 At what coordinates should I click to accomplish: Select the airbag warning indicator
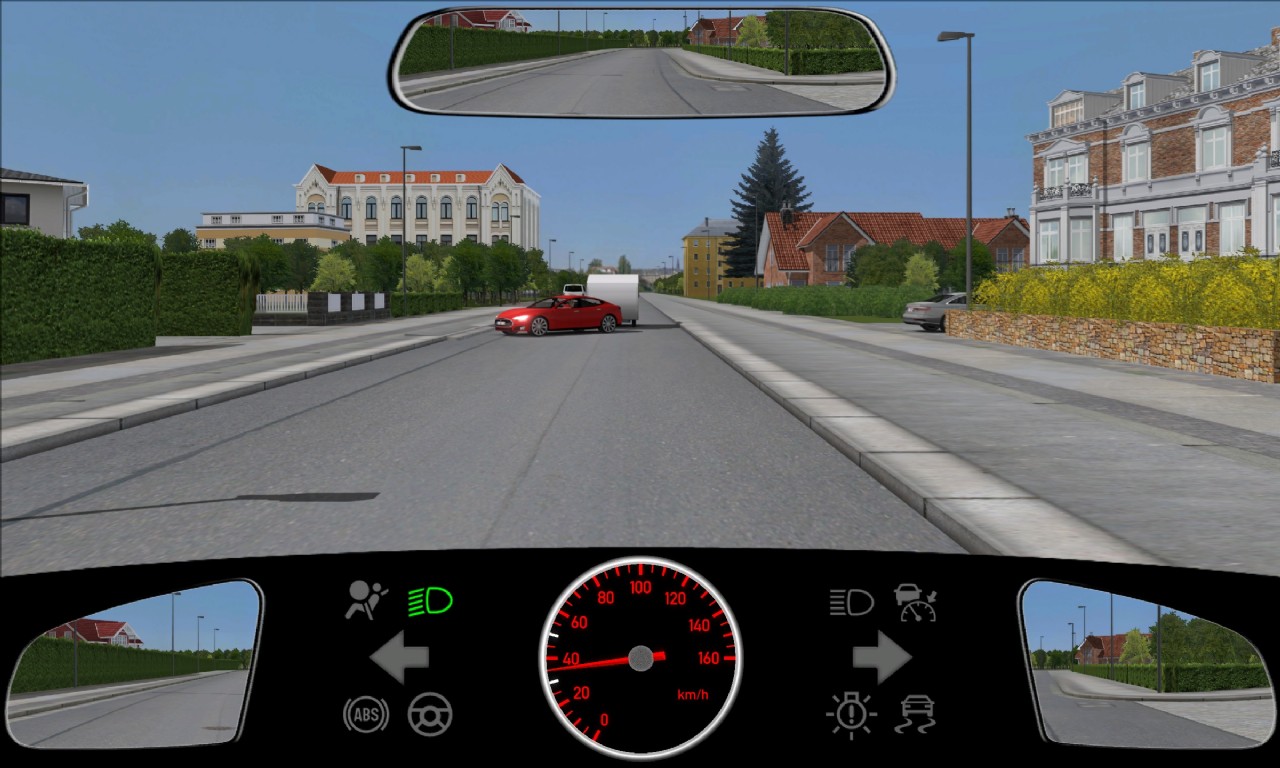[366, 600]
